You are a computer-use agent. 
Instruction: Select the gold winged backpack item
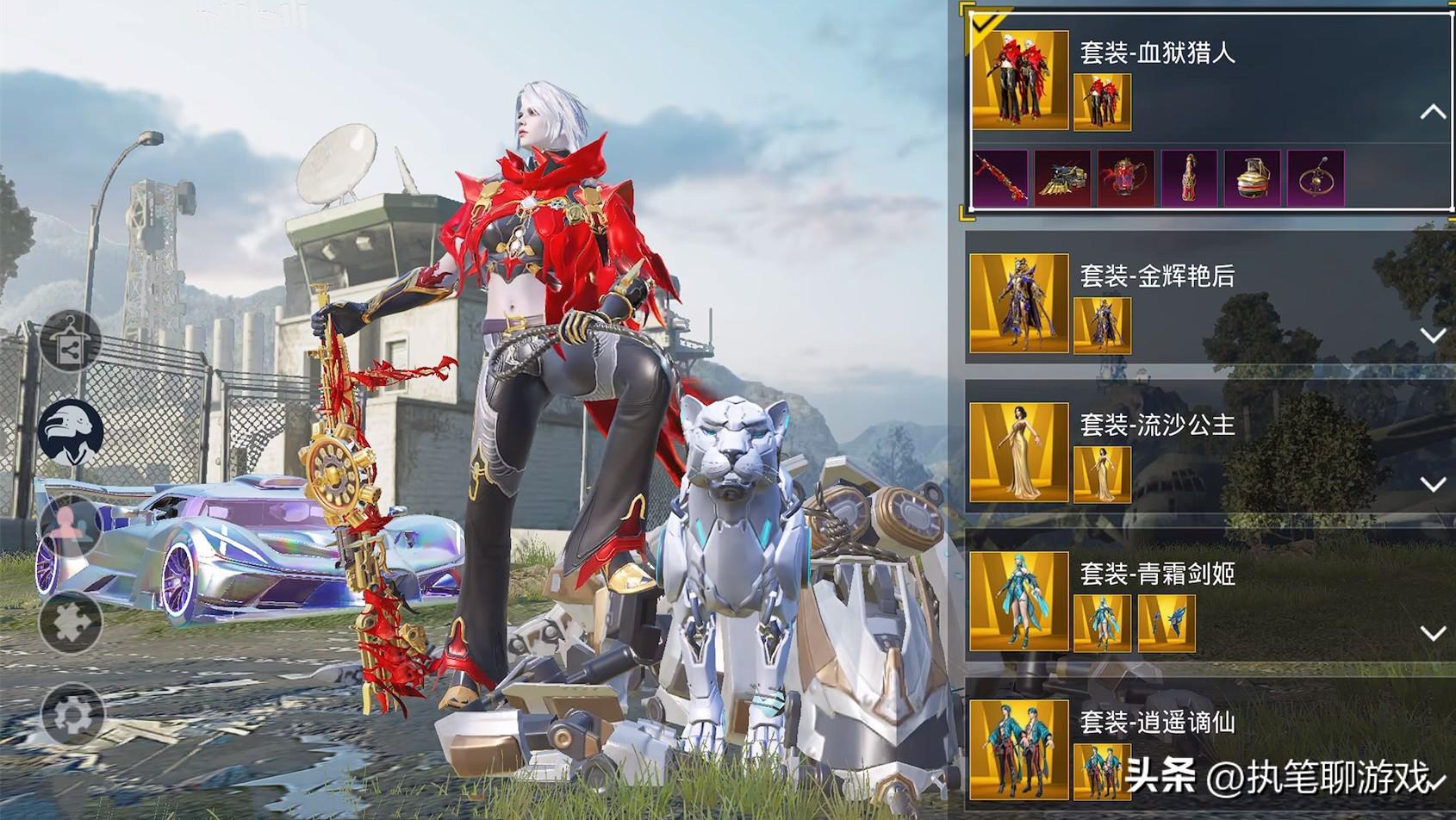(1063, 178)
